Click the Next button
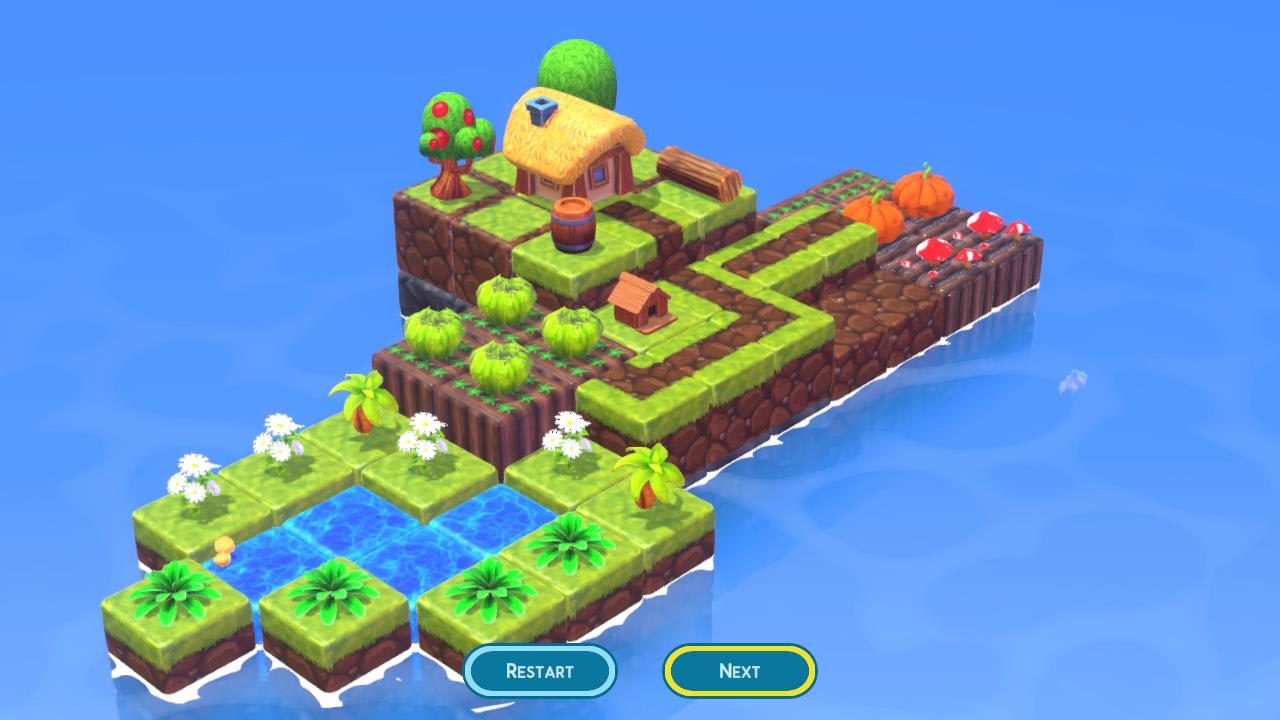The width and height of the screenshot is (1280, 720). coord(739,671)
